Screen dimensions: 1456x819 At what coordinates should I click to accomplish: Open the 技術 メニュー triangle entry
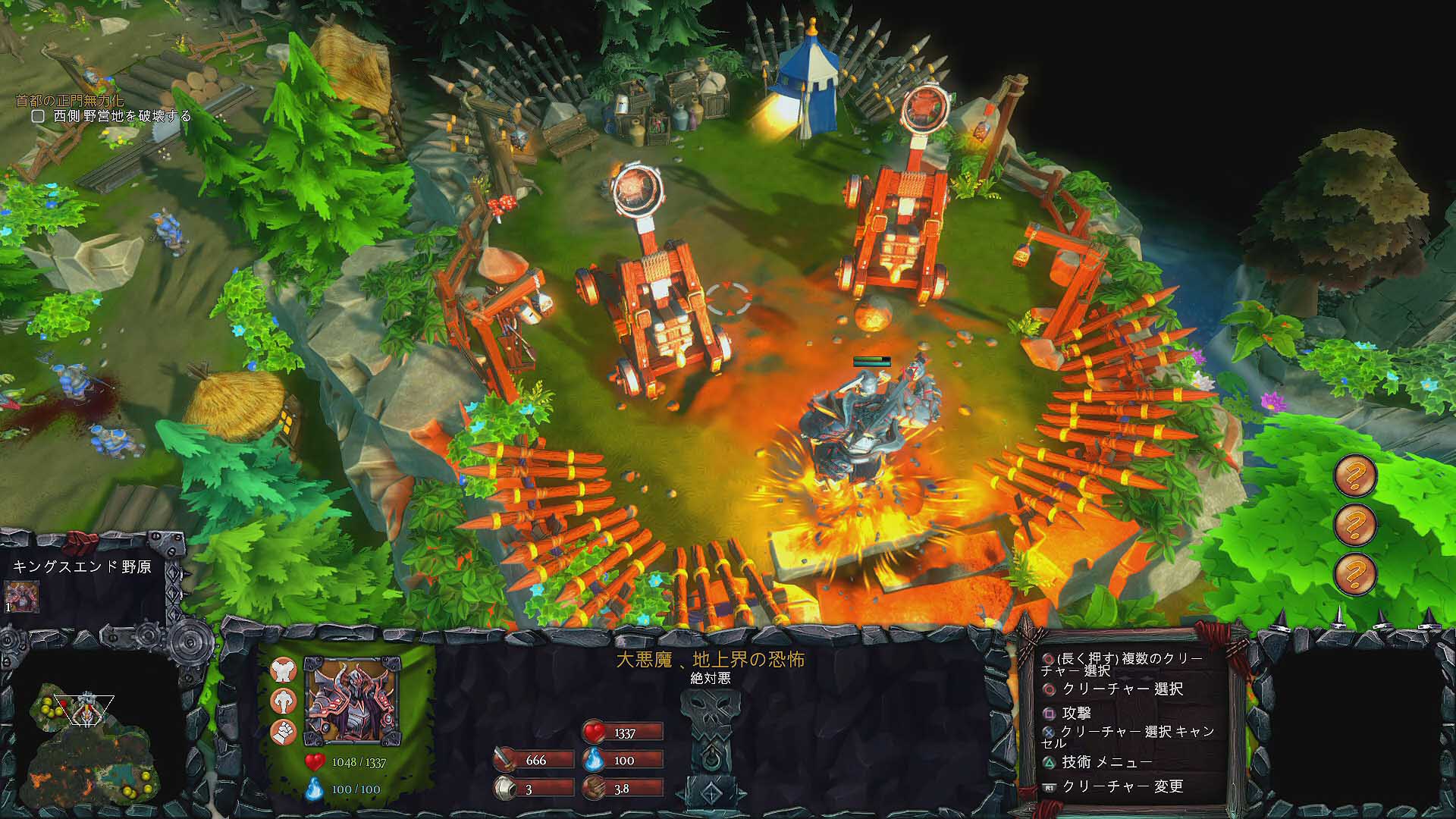1047,763
